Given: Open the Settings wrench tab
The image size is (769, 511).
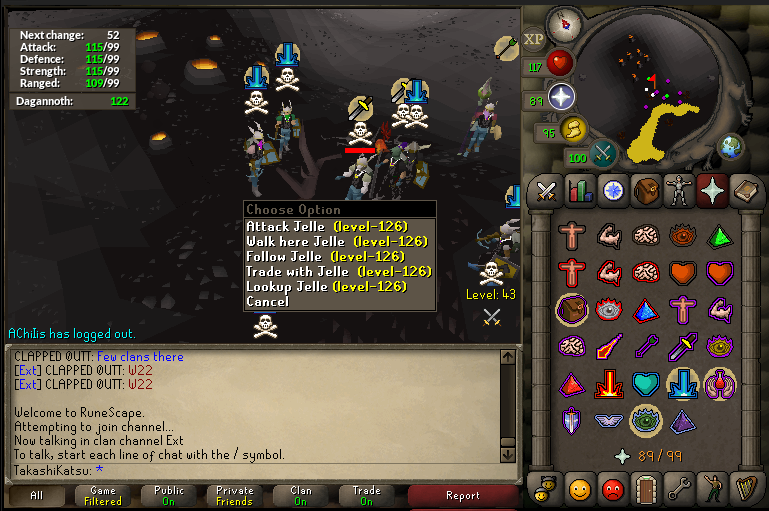Looking at the screenshot, I should 678,489.
